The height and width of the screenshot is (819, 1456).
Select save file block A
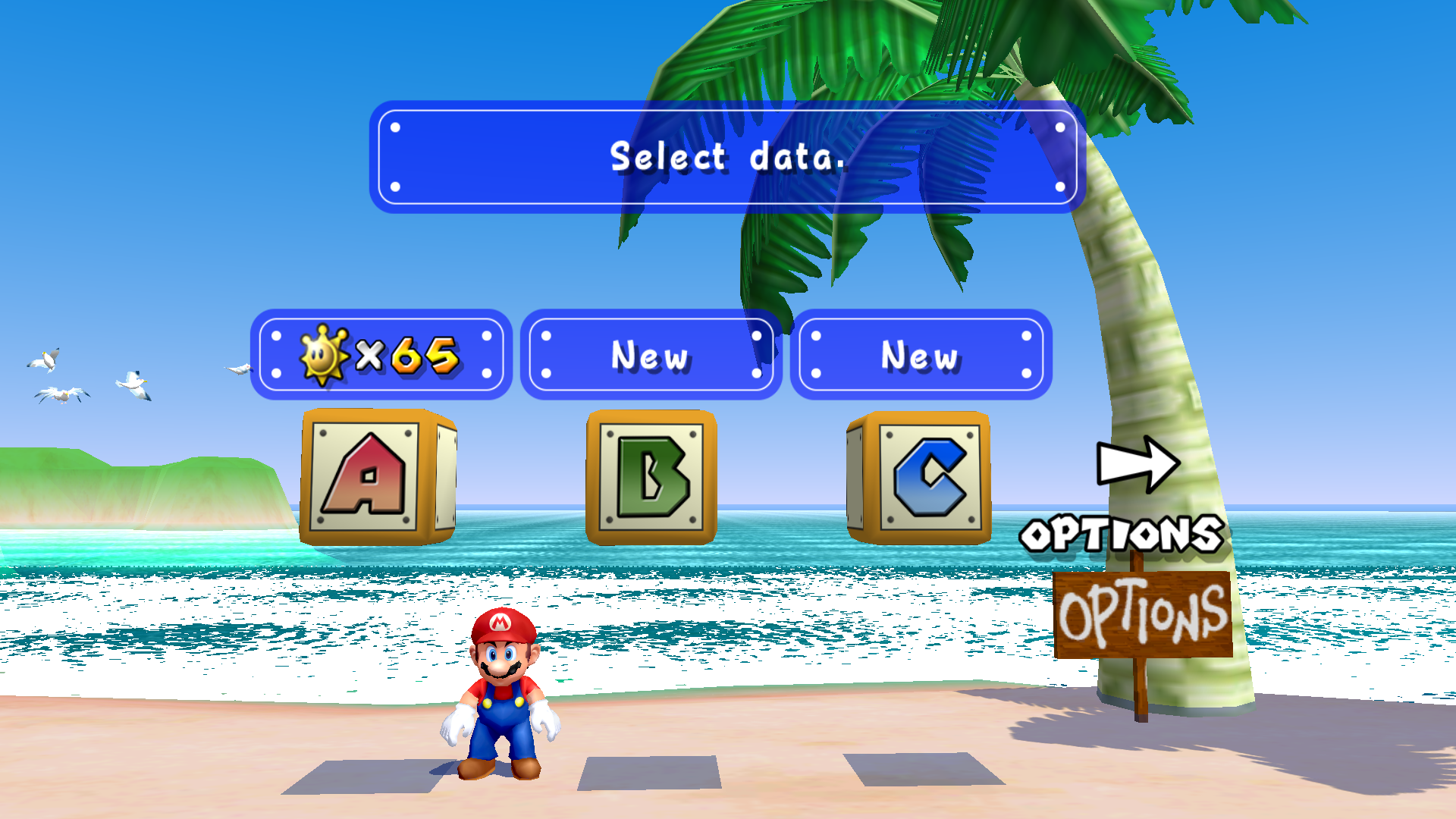[377, 477]
